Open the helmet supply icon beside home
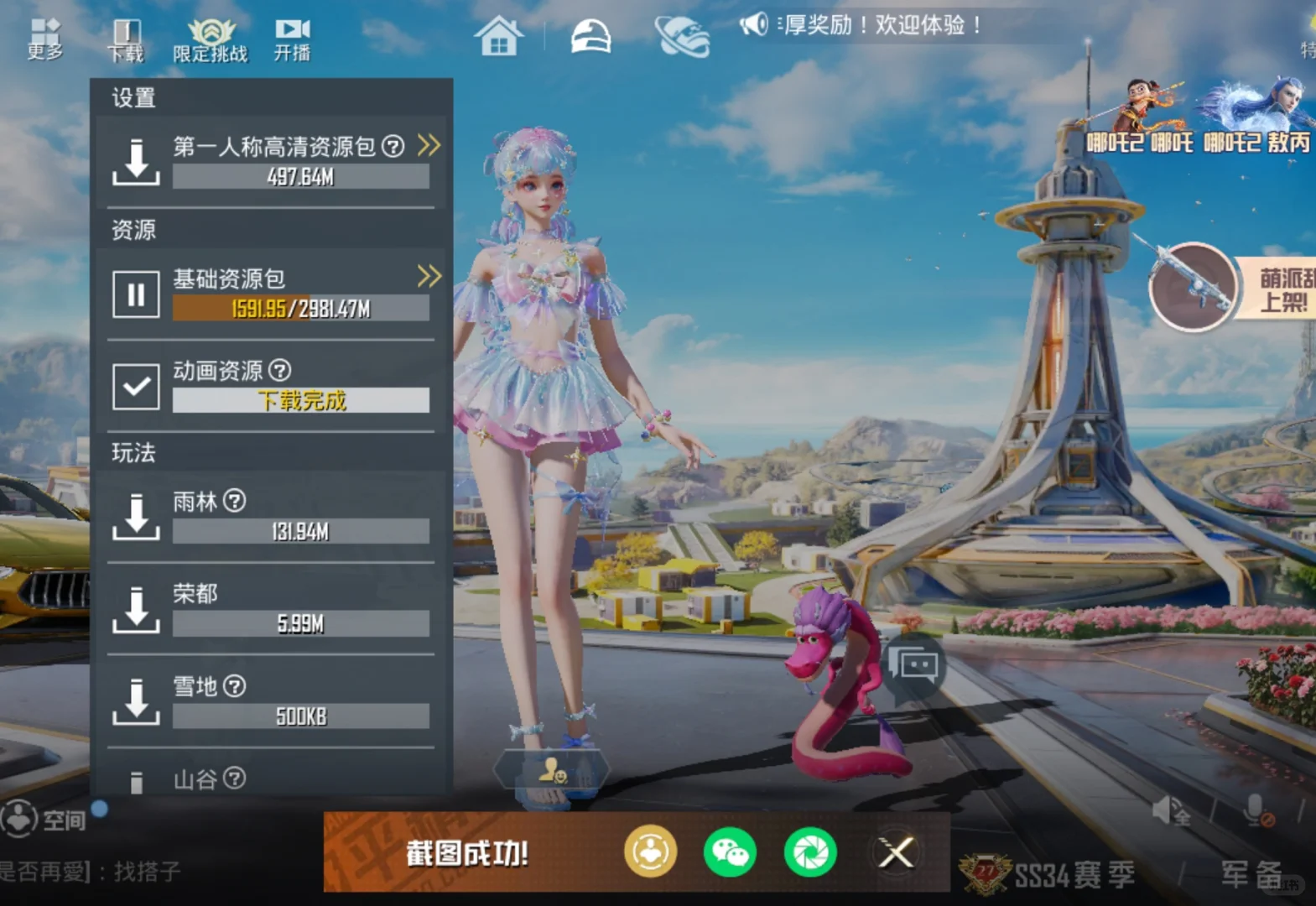The height and width of the screenshot is (906, 1316). [590, 37]
